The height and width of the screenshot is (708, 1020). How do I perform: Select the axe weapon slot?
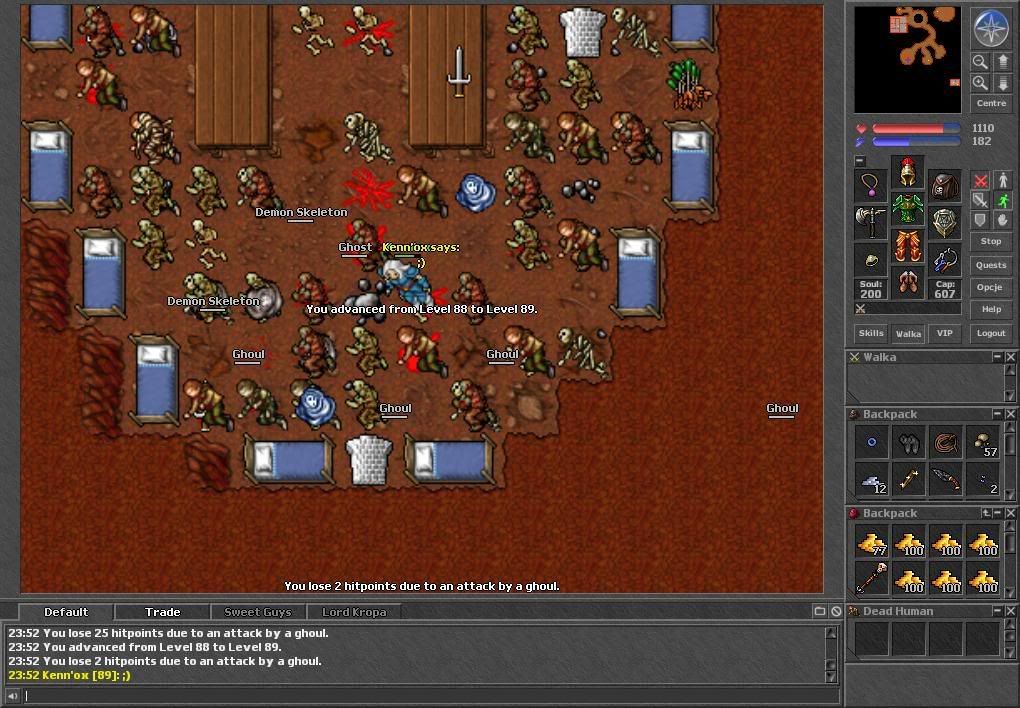tap(871, 222)
